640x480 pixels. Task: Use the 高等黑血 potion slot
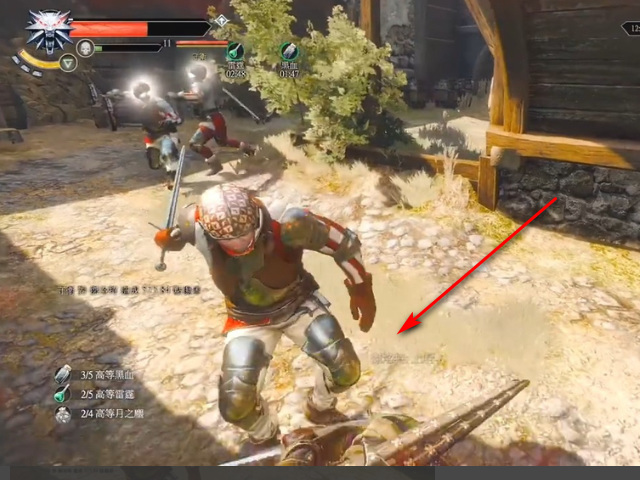pos(63,374)
